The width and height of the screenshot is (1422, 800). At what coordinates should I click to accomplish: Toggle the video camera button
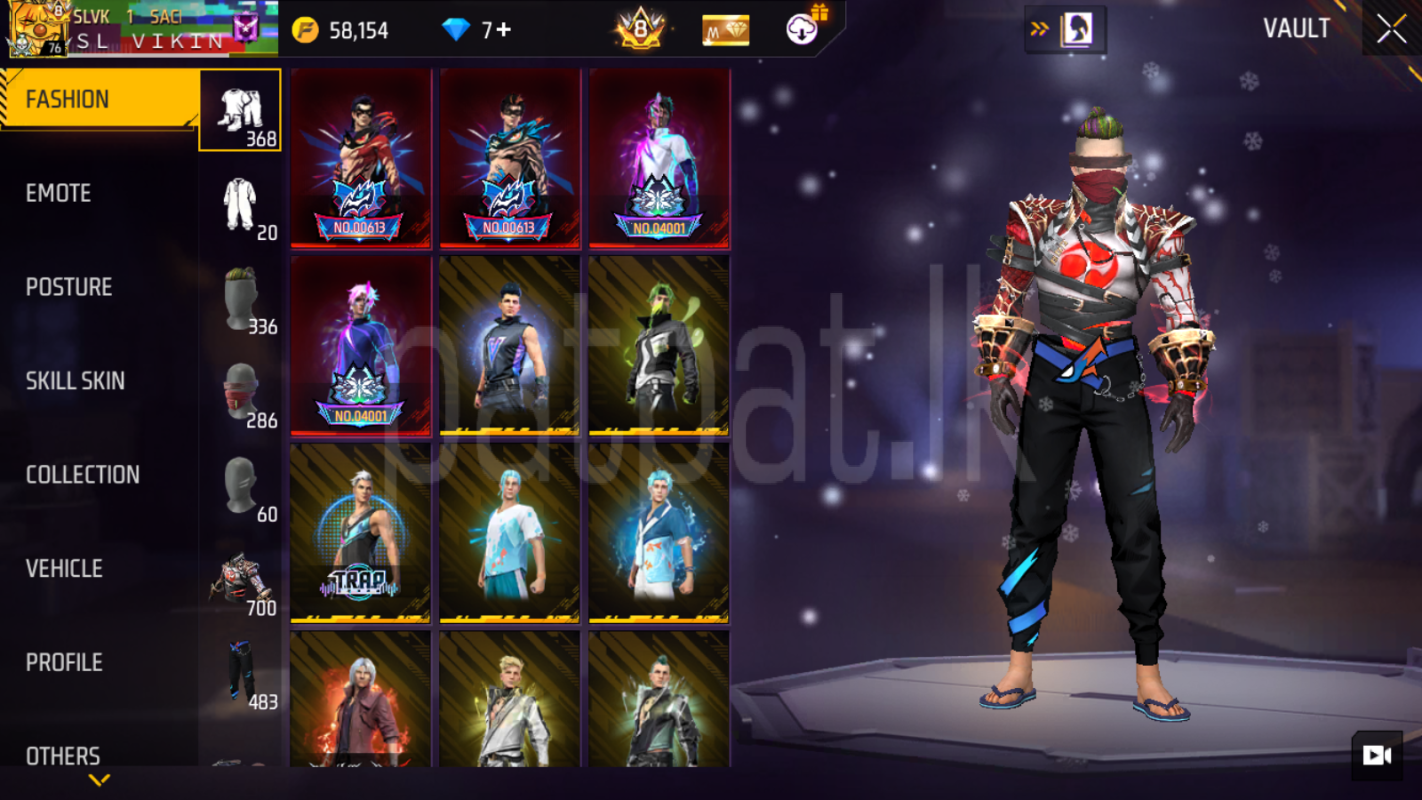click(x=1377, y=755)
